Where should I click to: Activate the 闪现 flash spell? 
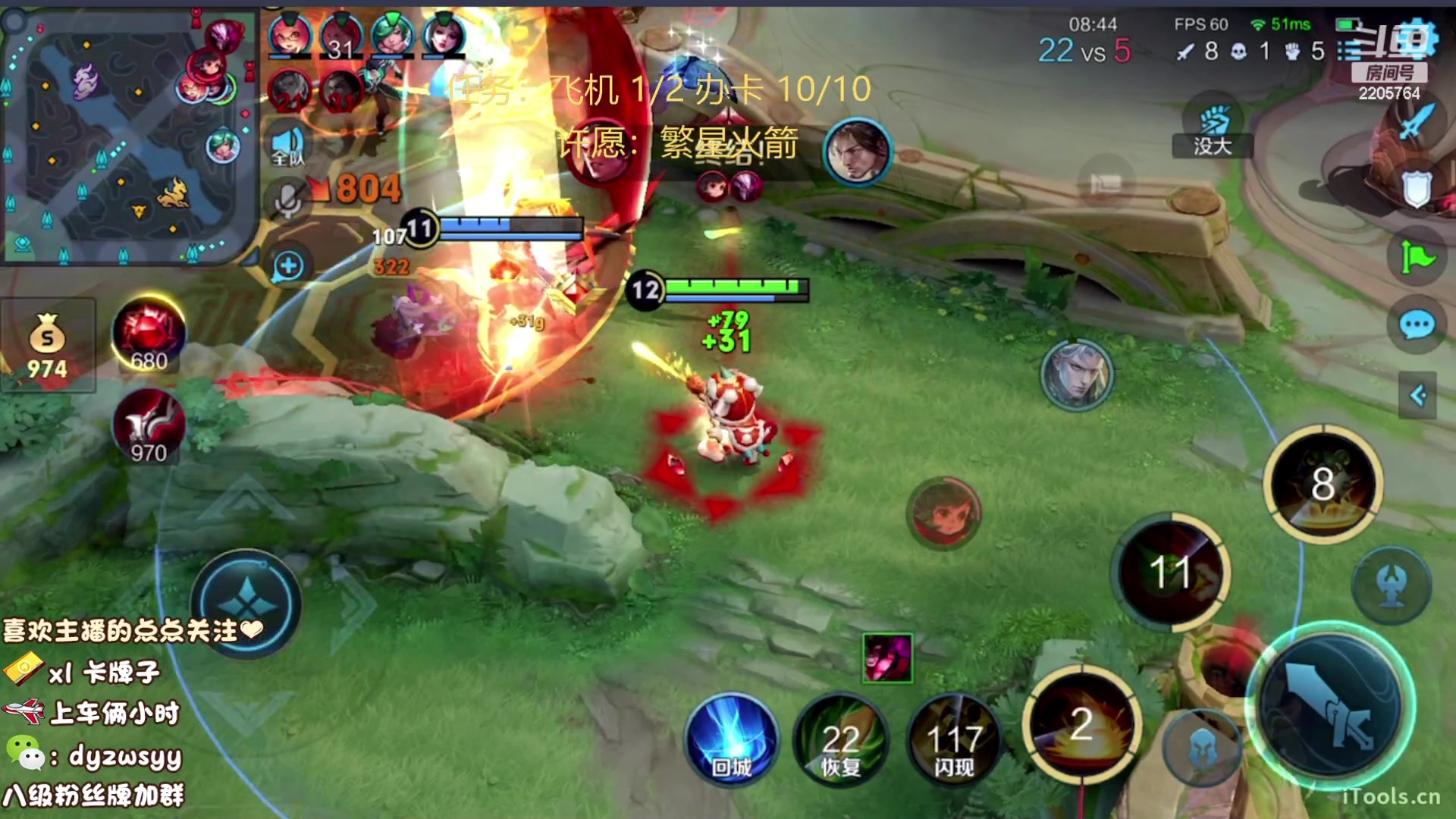pos(953,741)
